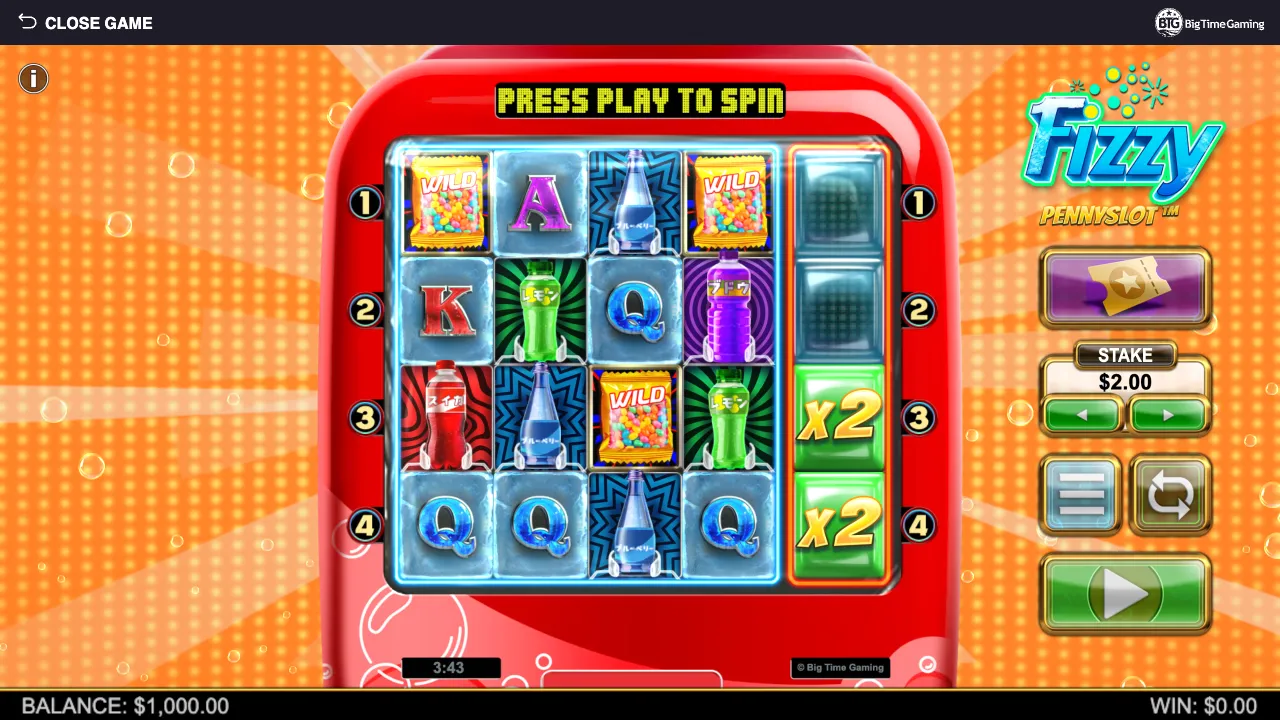1280x720 pixels.
Task: Select the x2 multiplier on row three
Action: click(839, 417)
